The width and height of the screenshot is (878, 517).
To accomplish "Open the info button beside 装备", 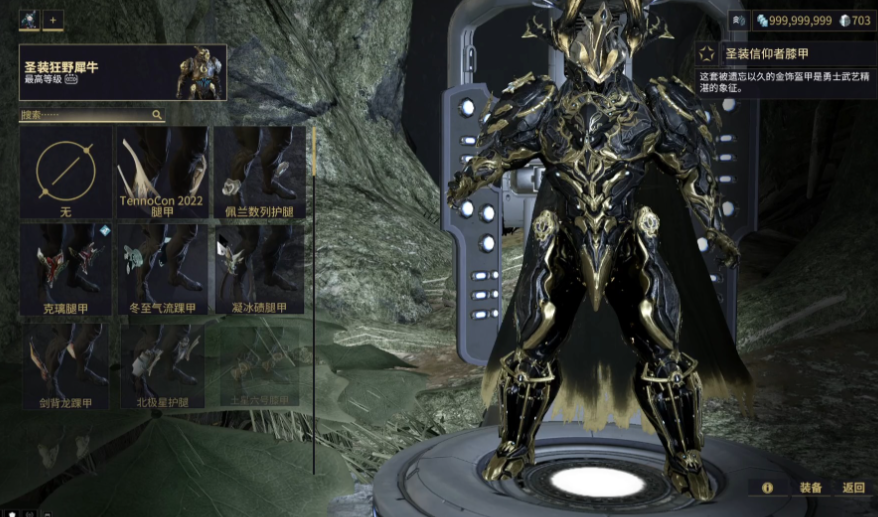I will click(x=768, y=488).
